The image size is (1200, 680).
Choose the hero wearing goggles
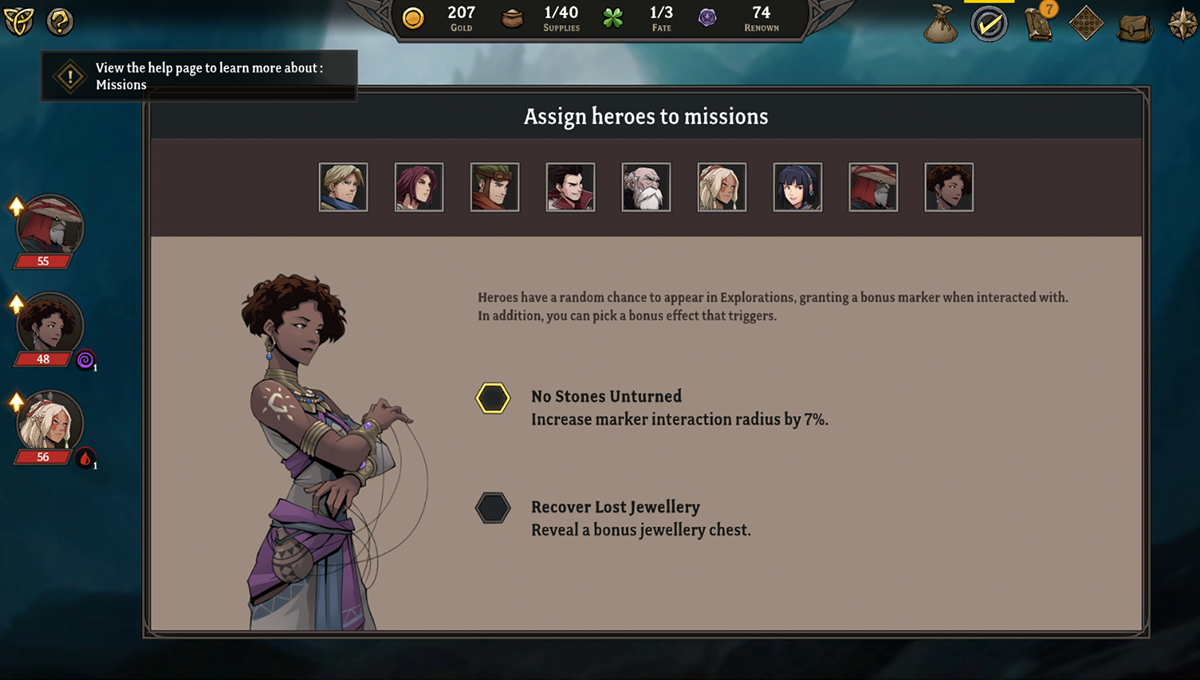pos(495,187)
